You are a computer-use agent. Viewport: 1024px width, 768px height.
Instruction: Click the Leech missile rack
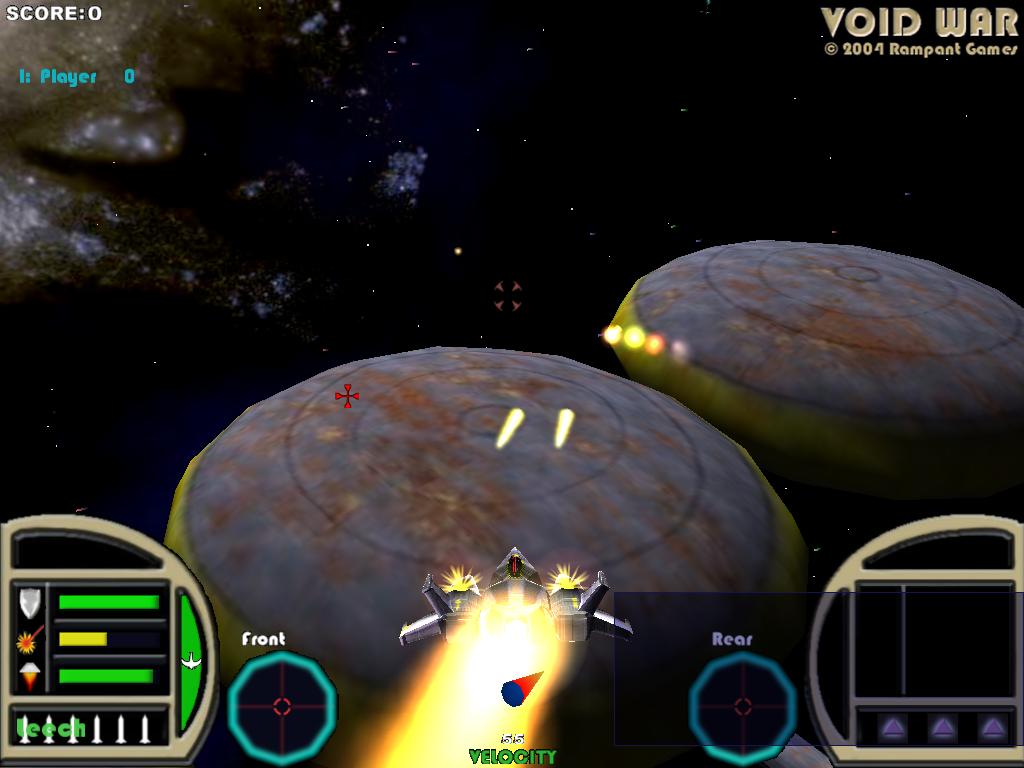pyautogui.click(x=84, y=728)
